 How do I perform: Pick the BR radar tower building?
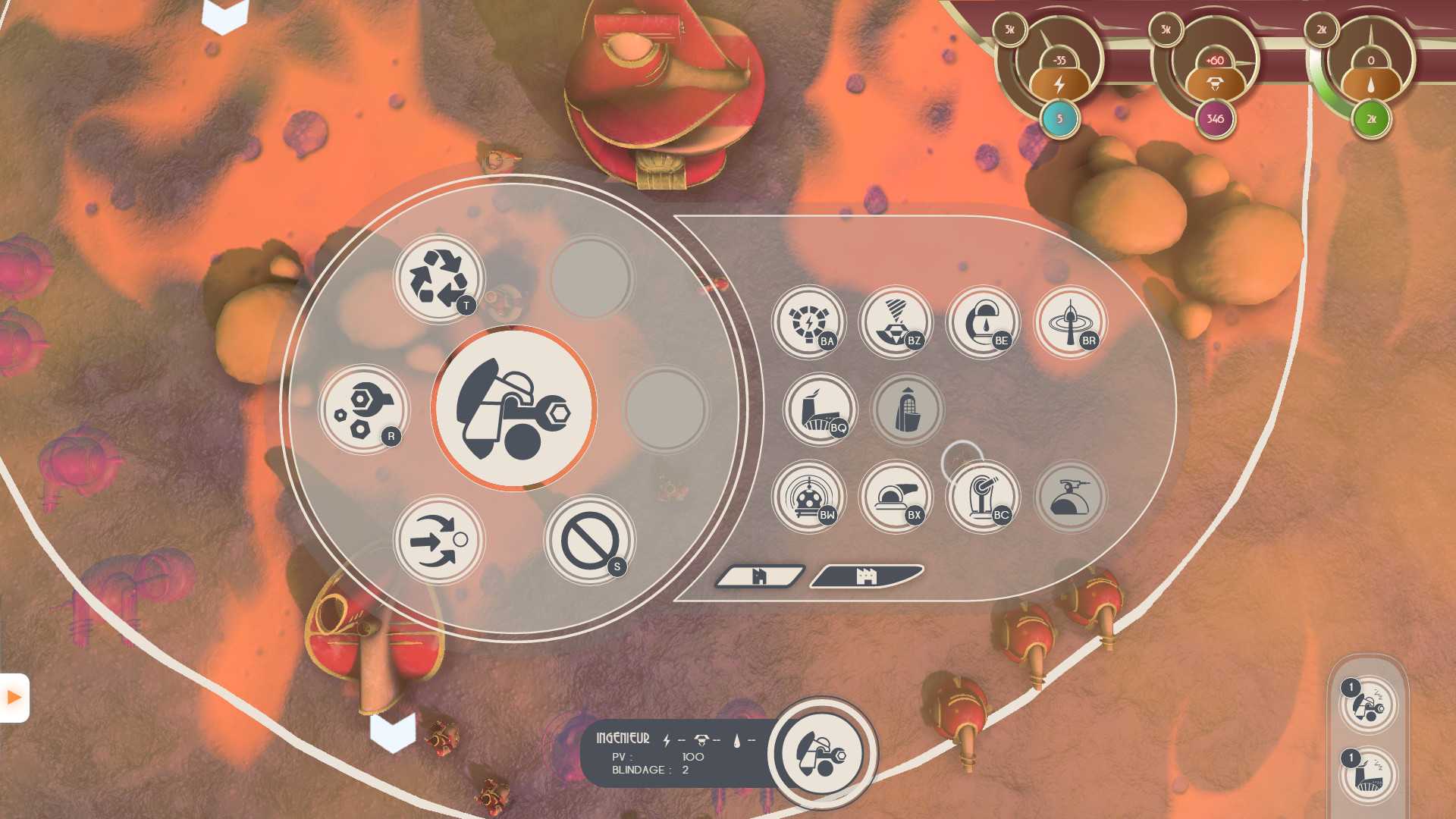tap(1070, 322)
